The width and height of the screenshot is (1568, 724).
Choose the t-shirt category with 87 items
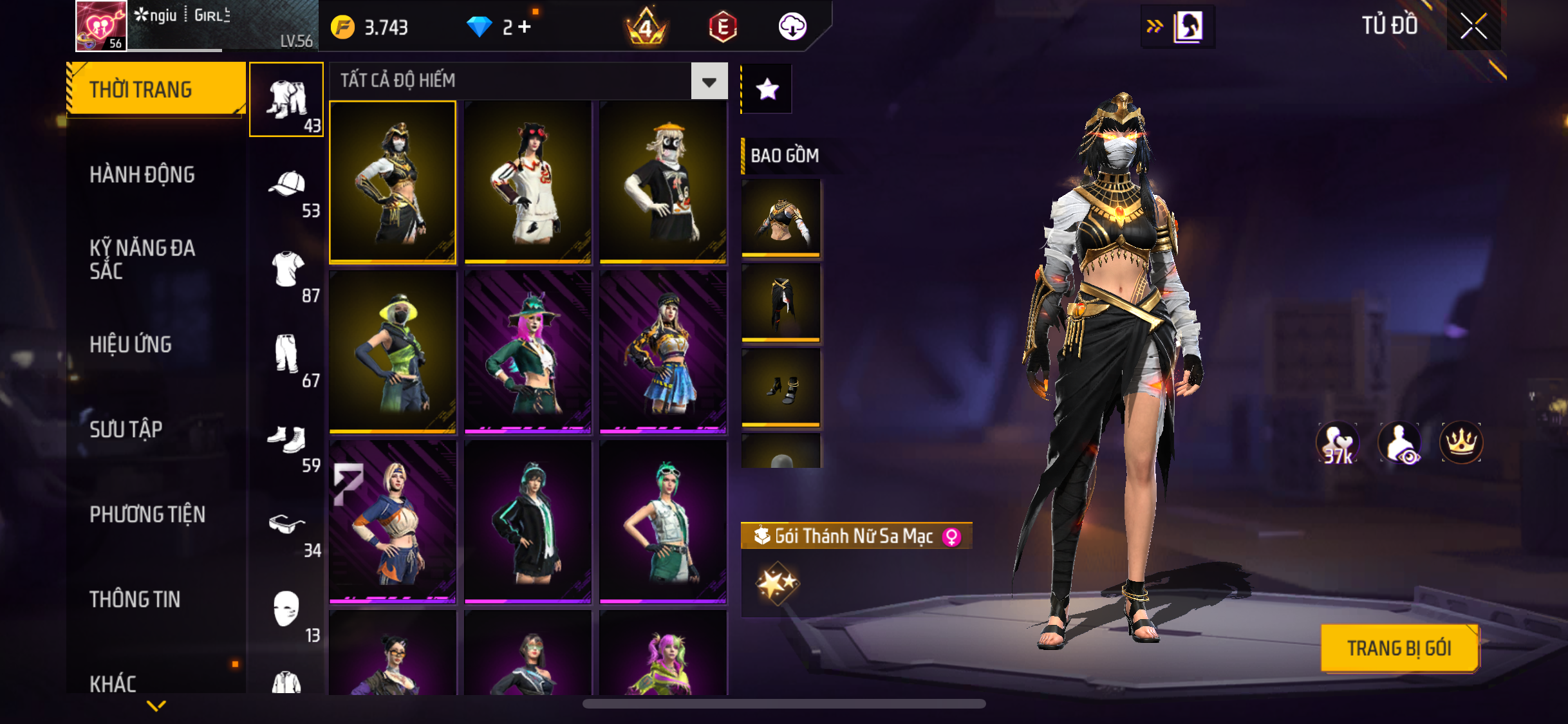click(x=287, y=274)
